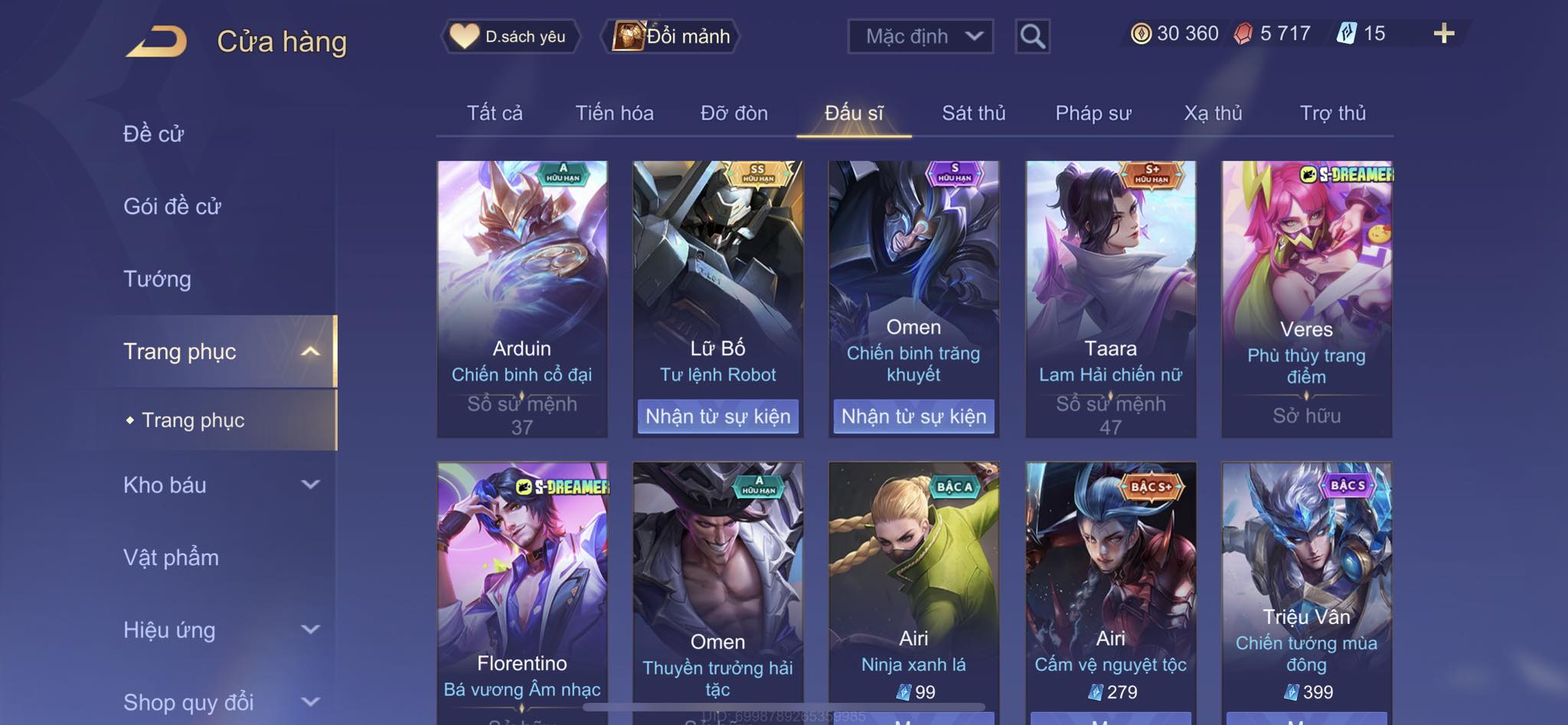Show the Sát thủ skins tab
This screenshot has height=725, width=1568.
[973, 113]
